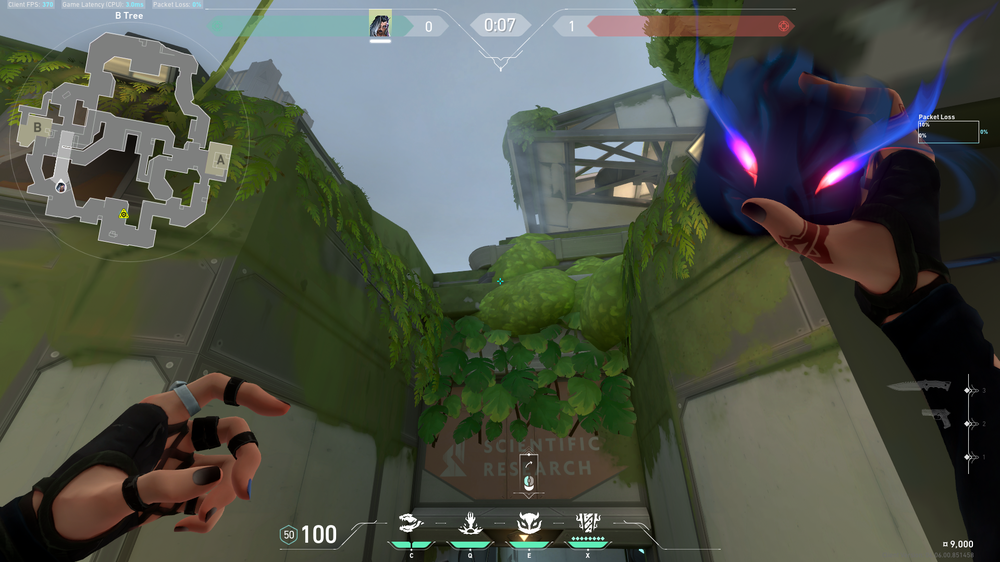This screenshot has width=1000, height=562.
Task: Use the Devour ability icon
Action: coord(469,522)
